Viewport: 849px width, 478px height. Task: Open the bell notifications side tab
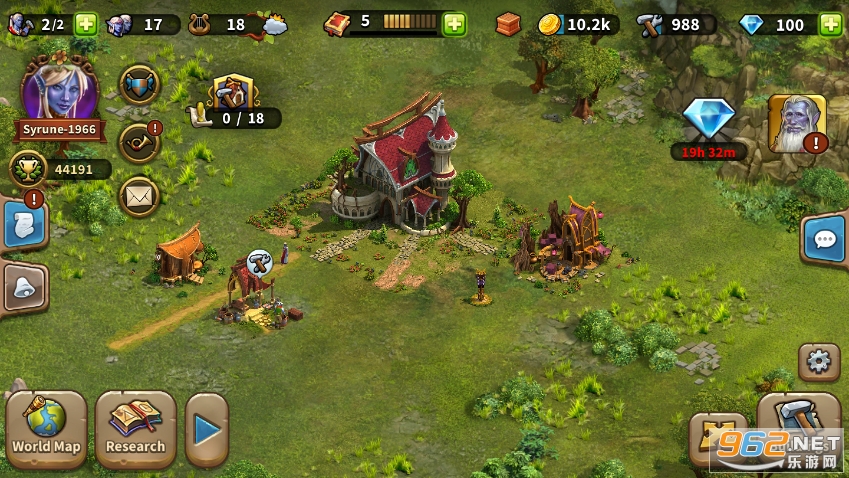tap(24, 289)
